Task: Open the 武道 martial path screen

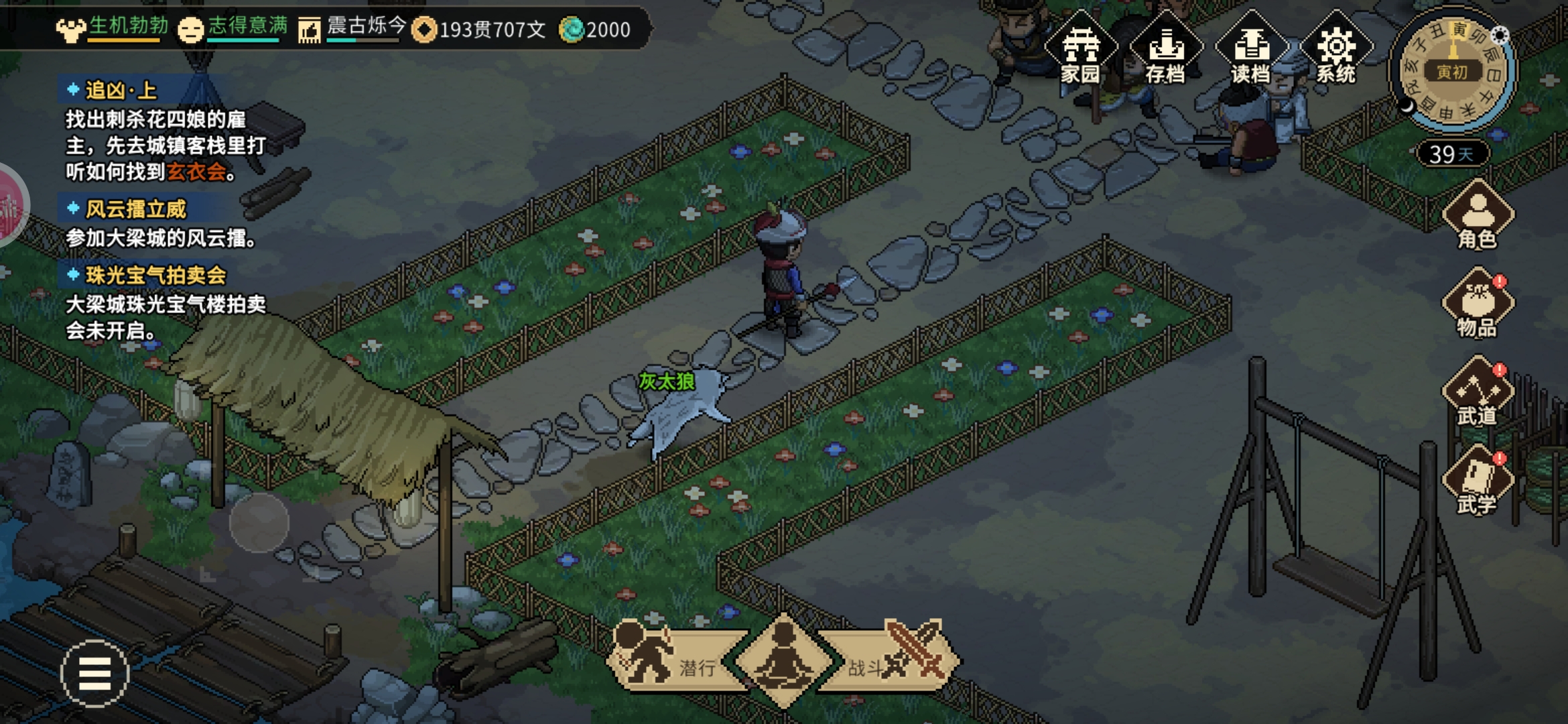Action: click(x=1477, y=392)
